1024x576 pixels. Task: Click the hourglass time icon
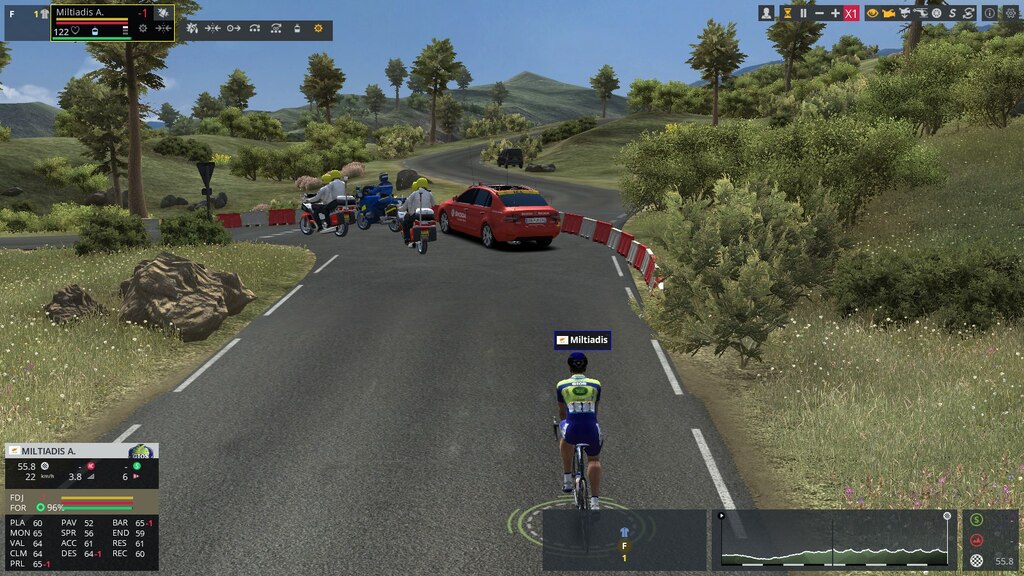tap(787, 13)
